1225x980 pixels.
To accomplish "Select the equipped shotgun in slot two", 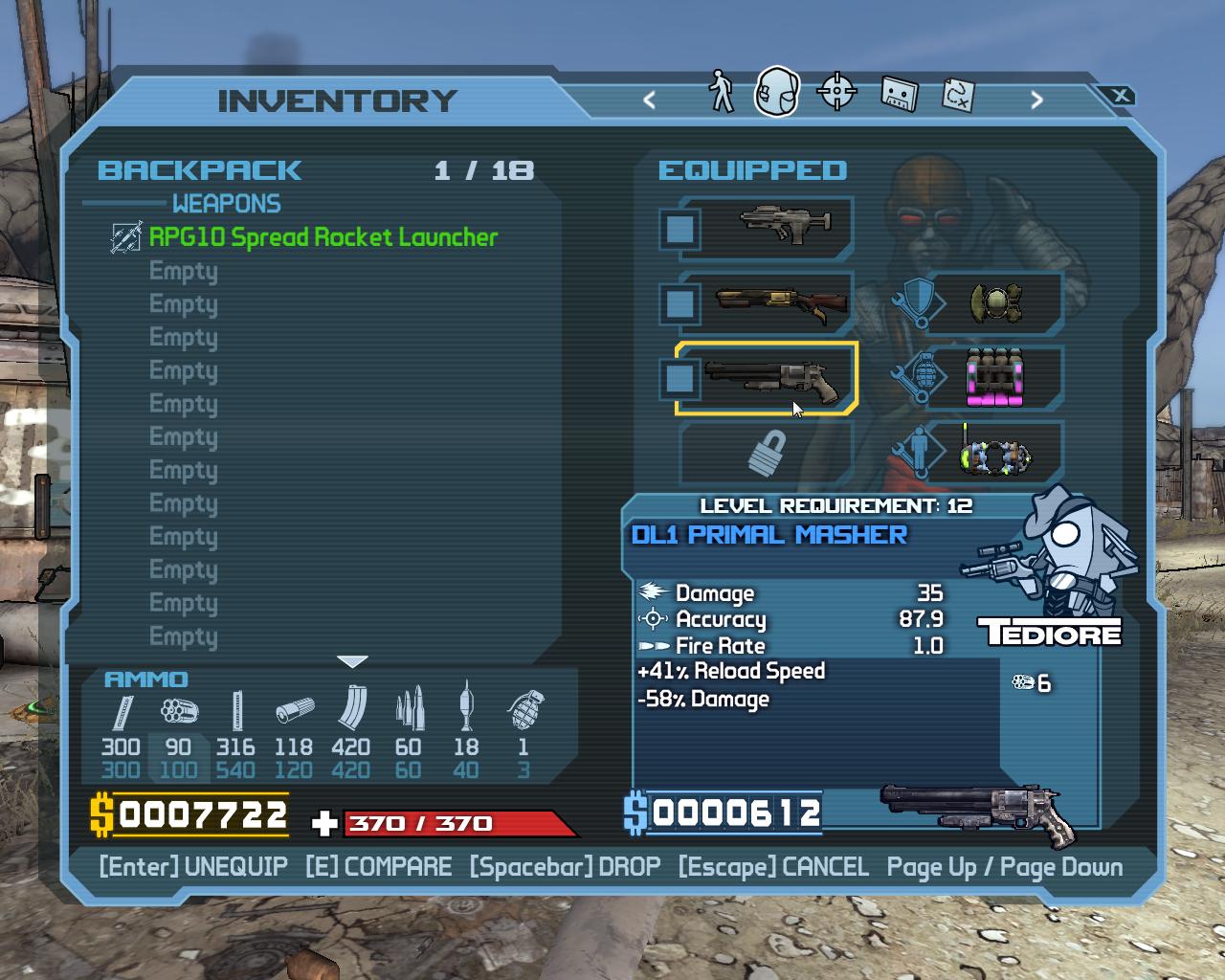I will point(766,303).
